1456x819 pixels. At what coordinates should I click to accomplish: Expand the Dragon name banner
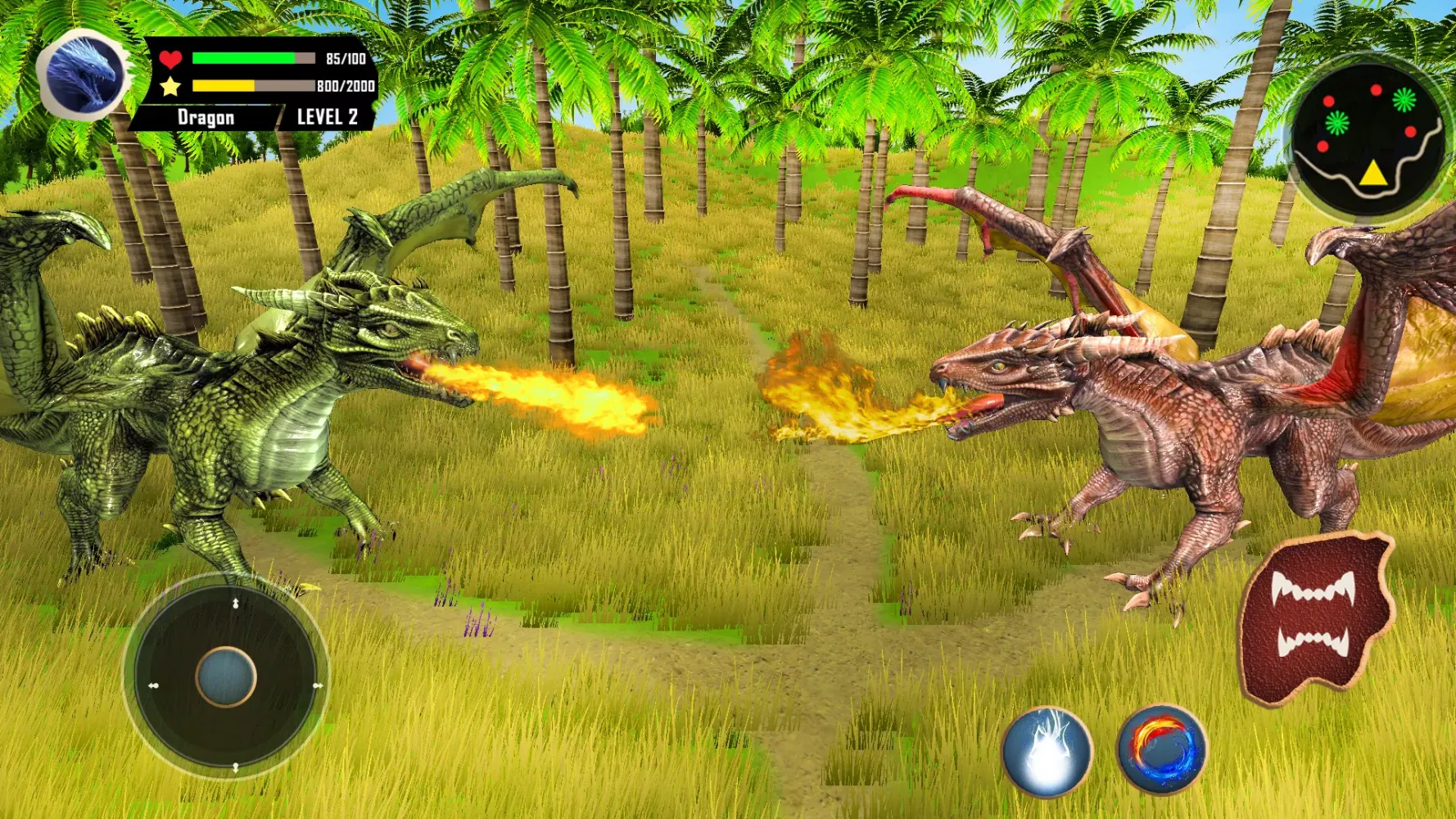tap(207, 117)
